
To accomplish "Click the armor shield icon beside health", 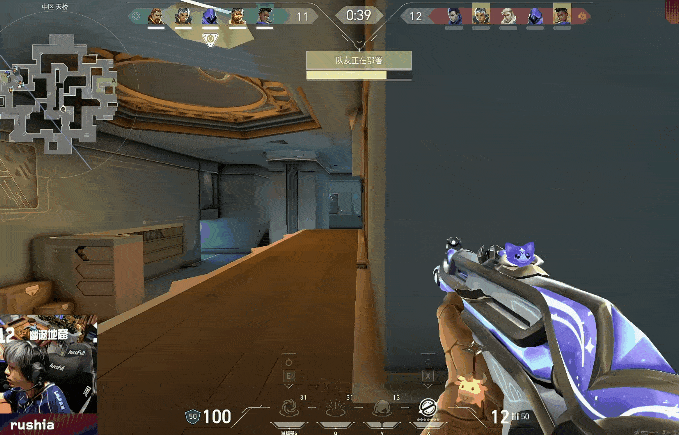I will point(192,416).
